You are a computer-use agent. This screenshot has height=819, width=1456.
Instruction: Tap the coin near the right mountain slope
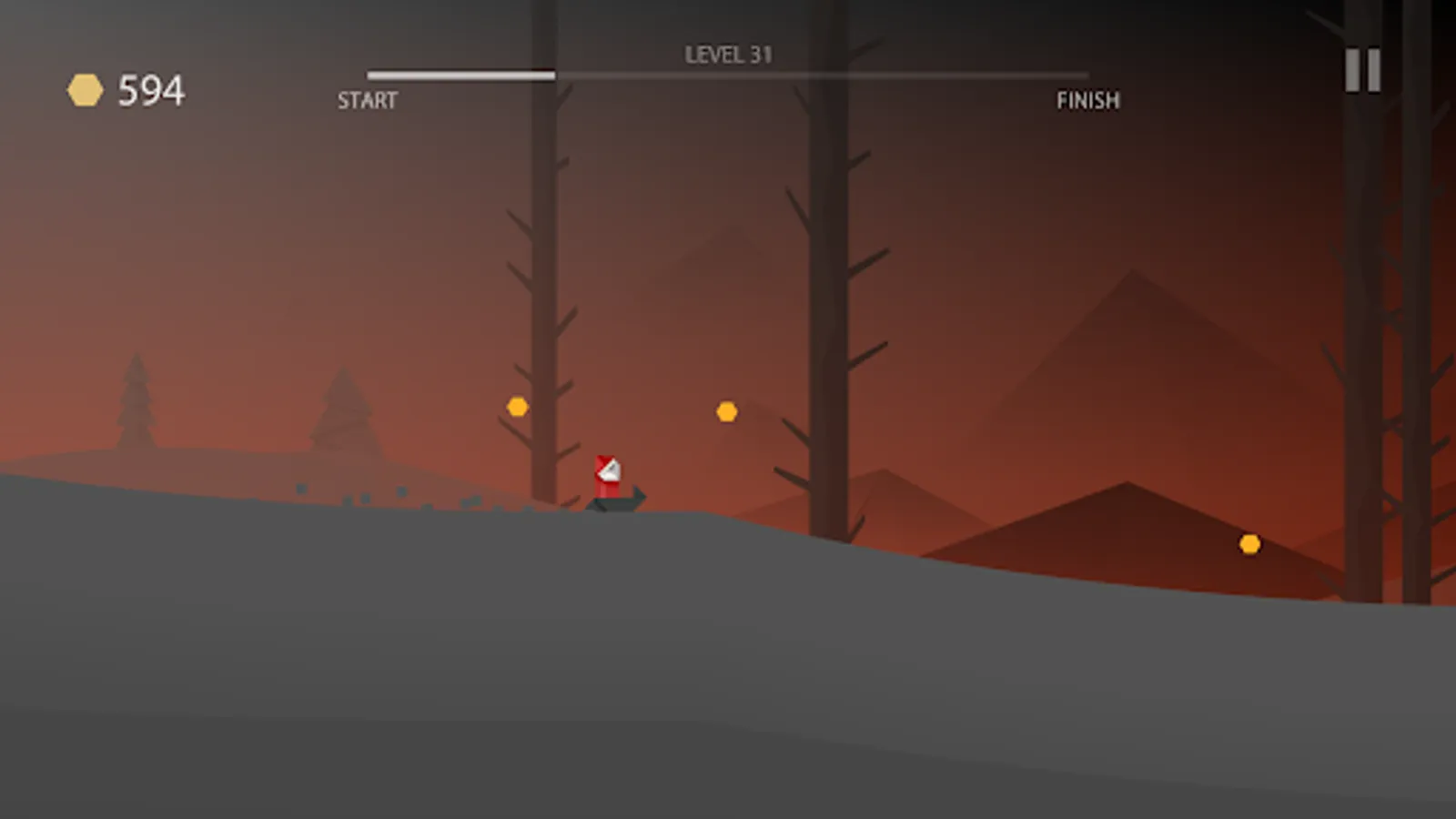[1249, 543]
